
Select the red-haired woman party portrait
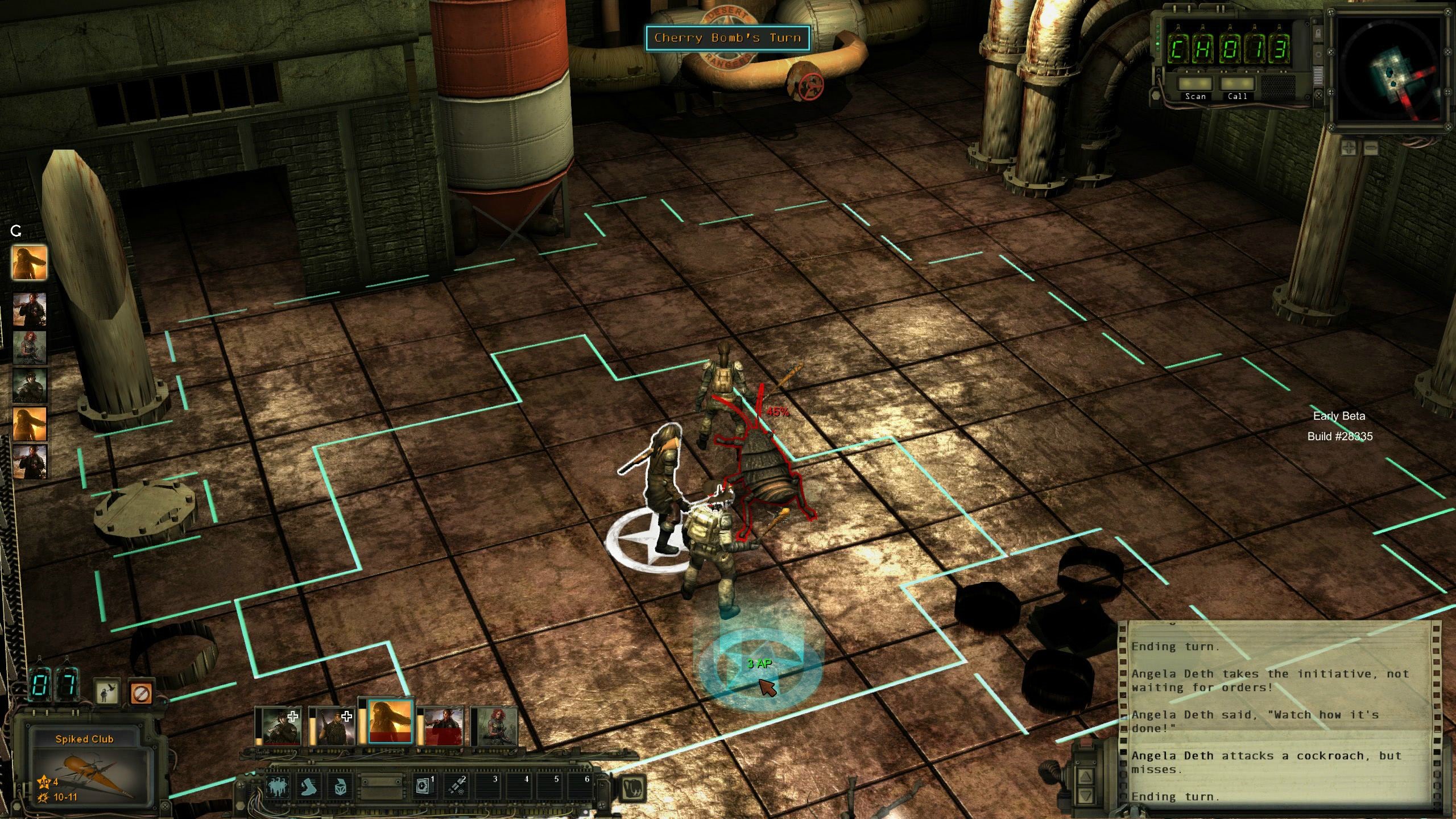[x=494, y=726]
